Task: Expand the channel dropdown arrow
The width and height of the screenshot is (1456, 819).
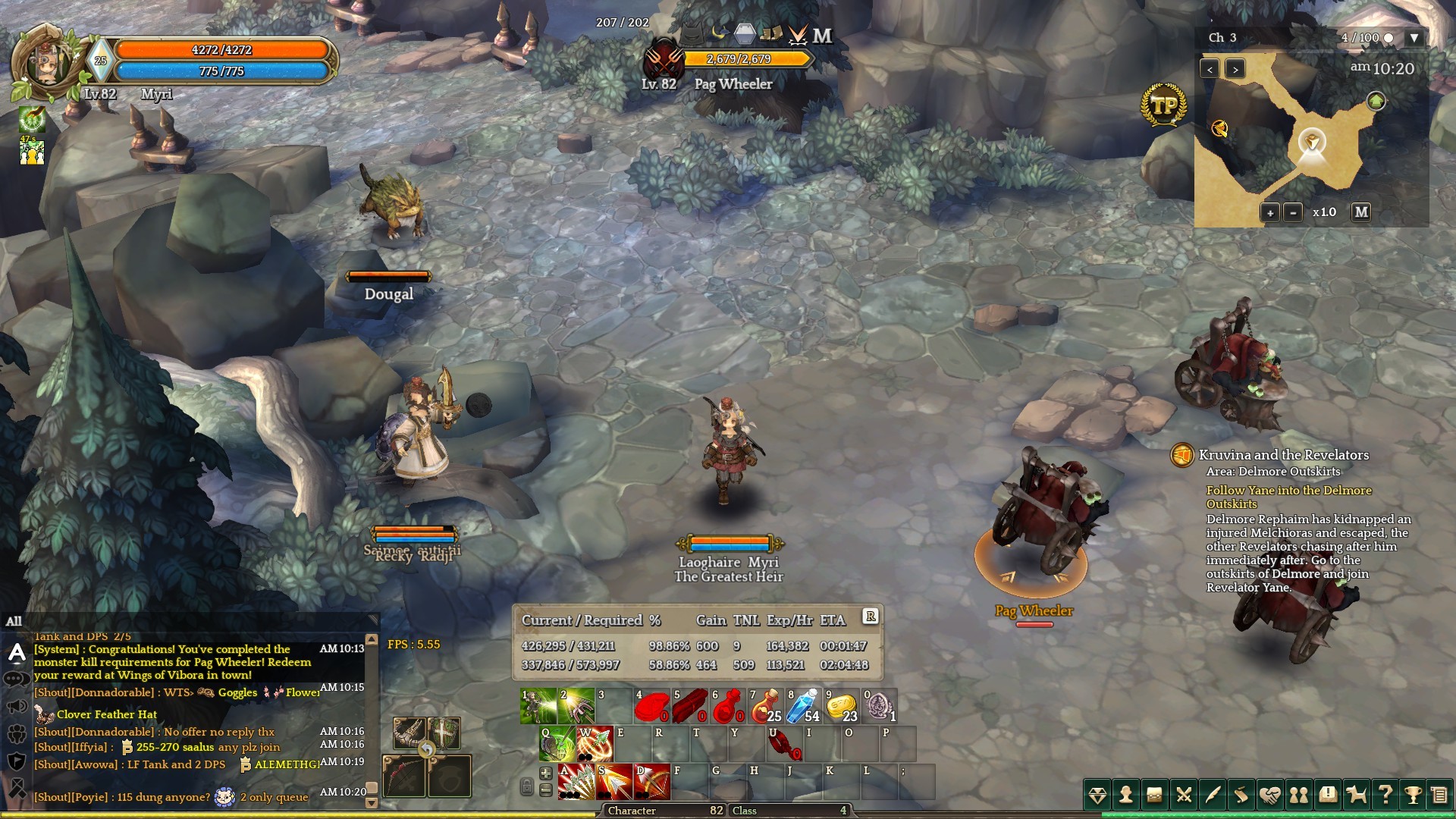Action: (1414, 37)
